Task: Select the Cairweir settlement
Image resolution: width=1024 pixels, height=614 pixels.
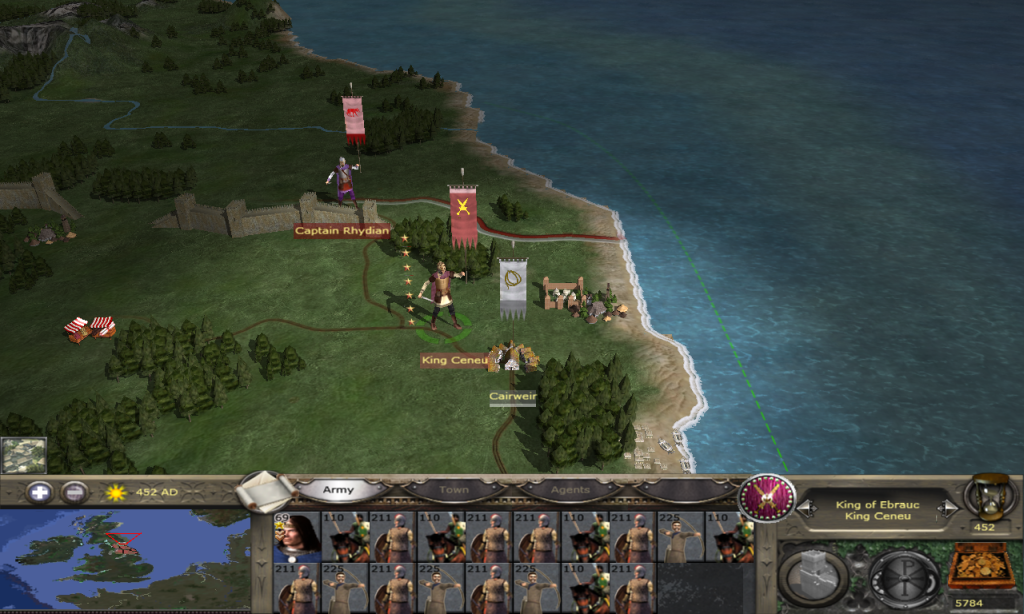Action: coord(512,360)
